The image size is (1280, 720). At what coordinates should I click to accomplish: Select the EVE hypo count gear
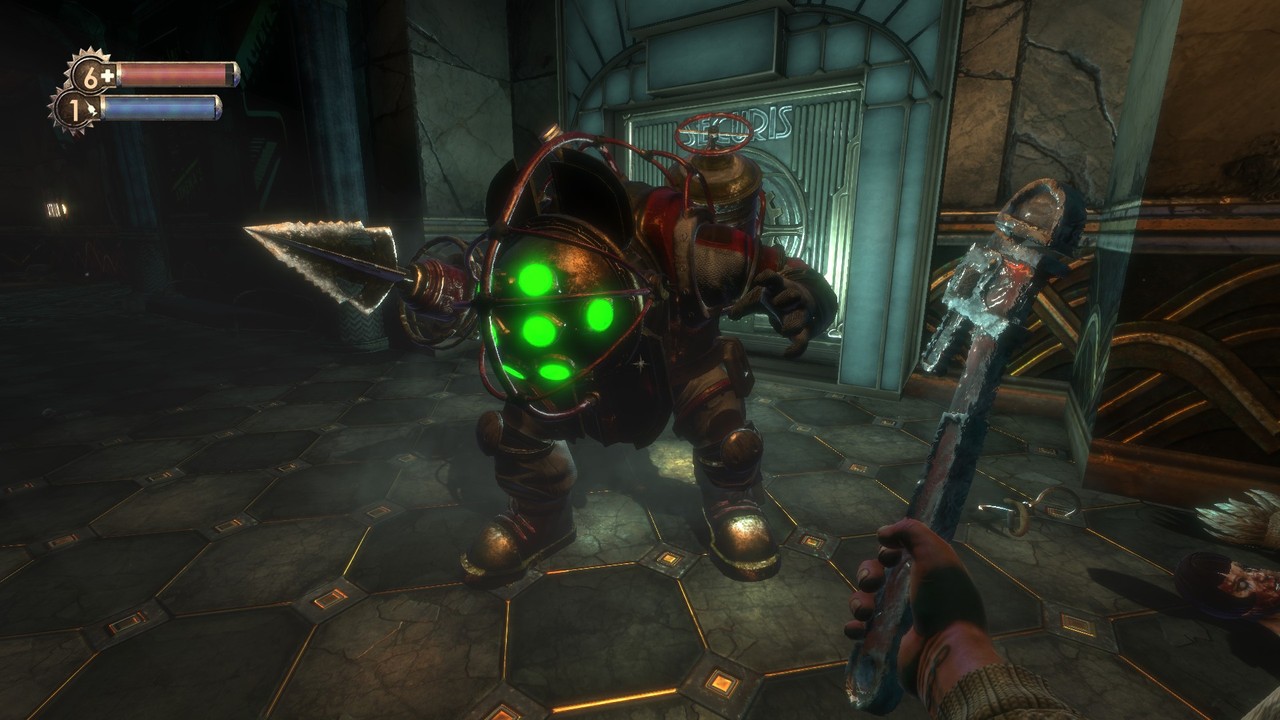tap(72, 108)
